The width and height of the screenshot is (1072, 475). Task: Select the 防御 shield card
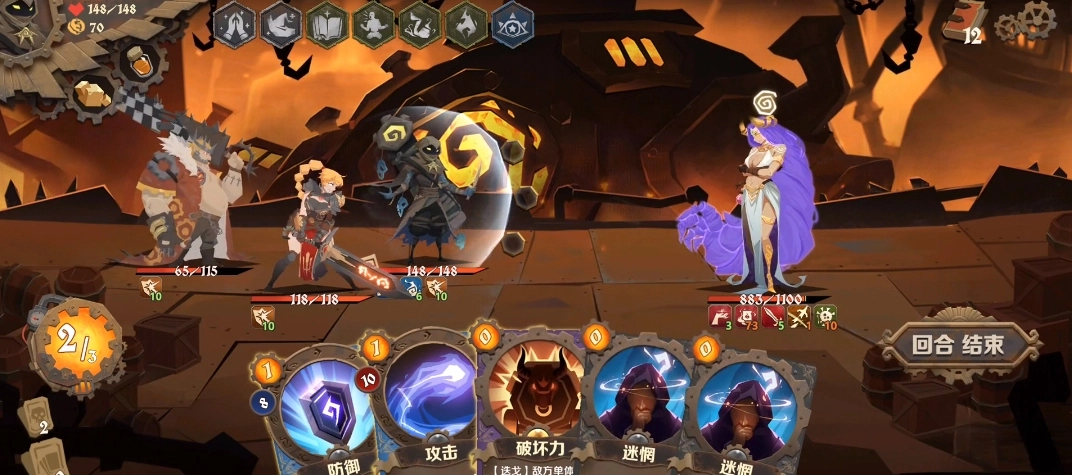(319, 410)
